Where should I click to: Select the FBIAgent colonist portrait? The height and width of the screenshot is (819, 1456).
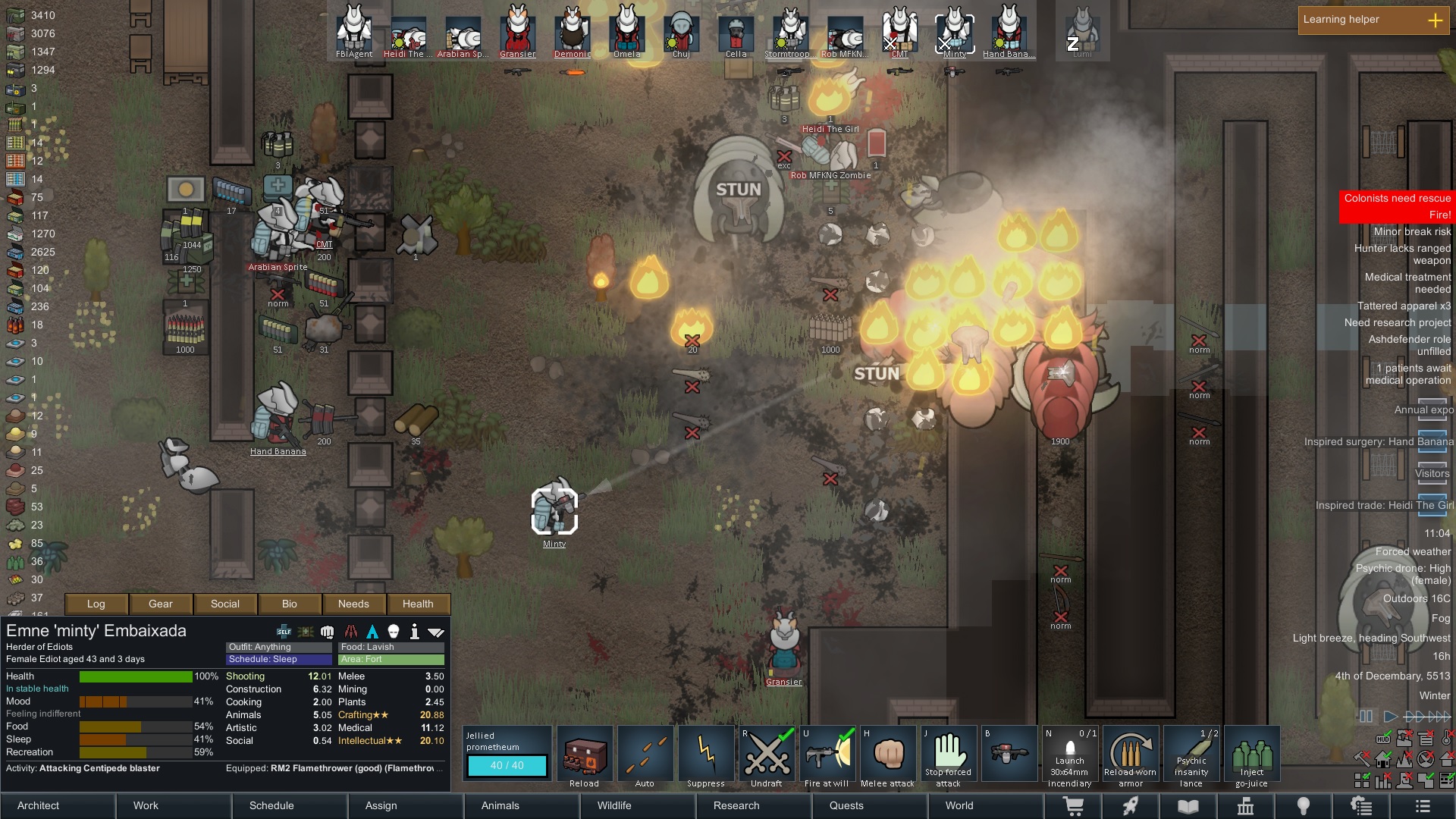tap(354, 32)
